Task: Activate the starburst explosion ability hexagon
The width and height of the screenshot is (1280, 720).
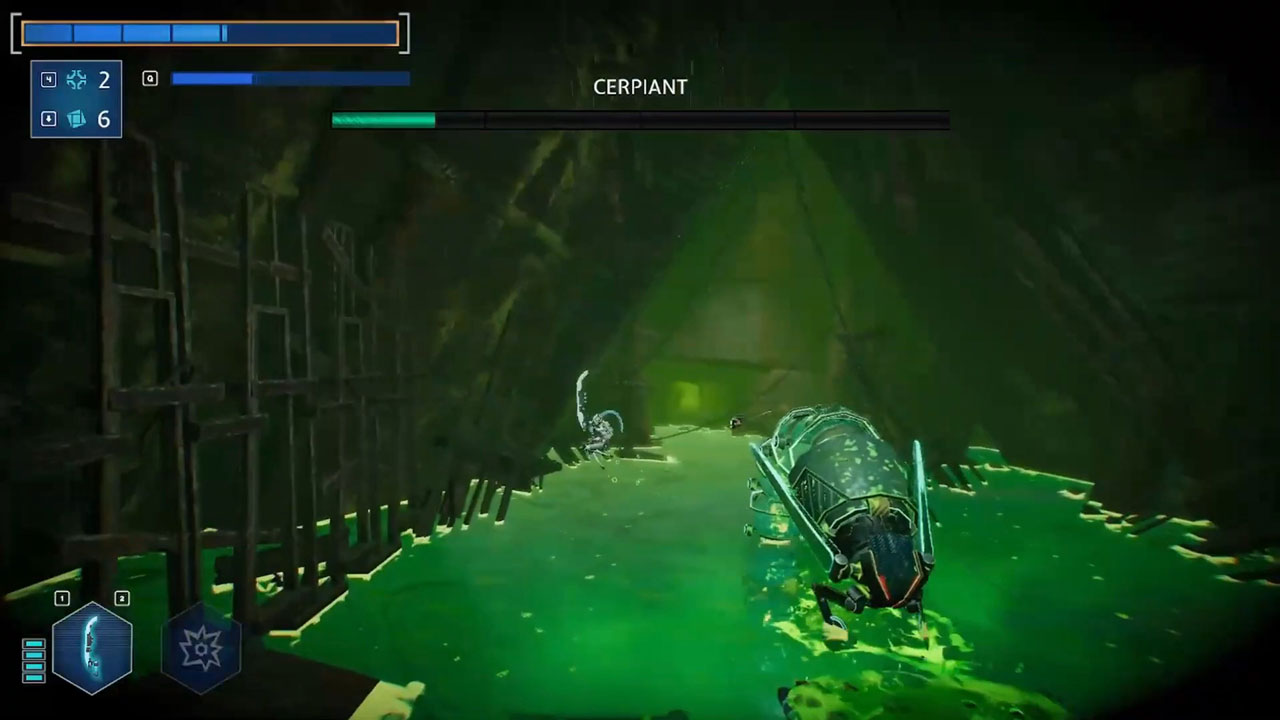Action: click(200, 648)
